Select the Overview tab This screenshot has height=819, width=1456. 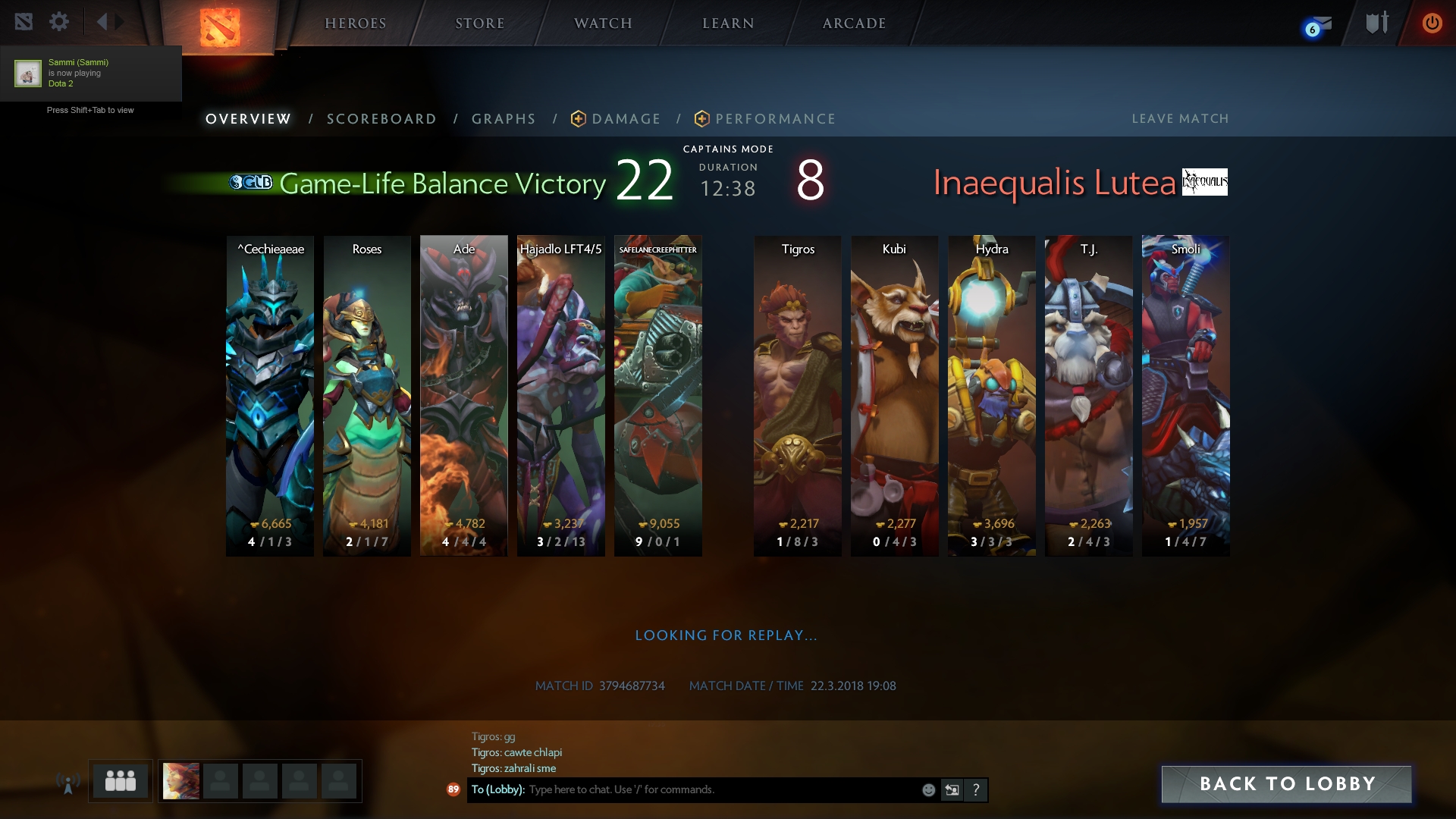click(x=248, y=119)
